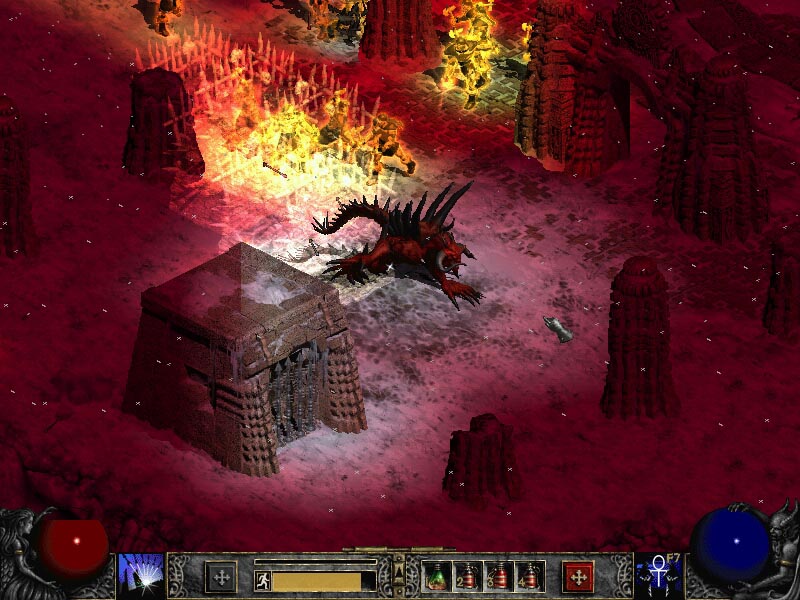Open the right skill ankh icon

coord(659,575)
